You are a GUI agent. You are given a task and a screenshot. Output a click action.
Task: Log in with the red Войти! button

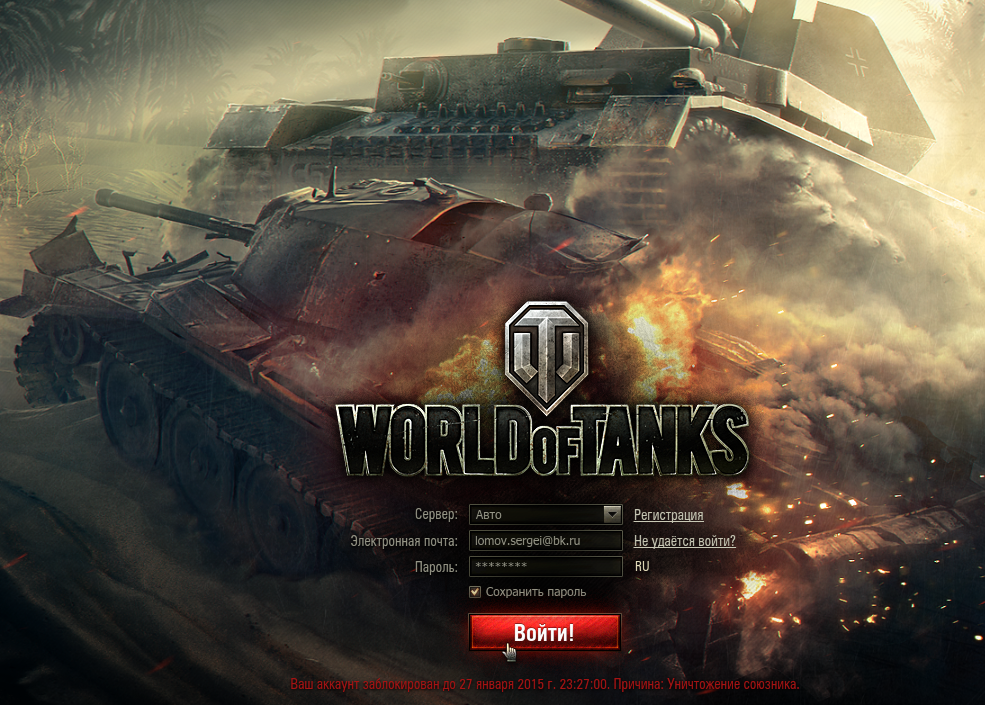pyautogui.click(x=545, y=632)
